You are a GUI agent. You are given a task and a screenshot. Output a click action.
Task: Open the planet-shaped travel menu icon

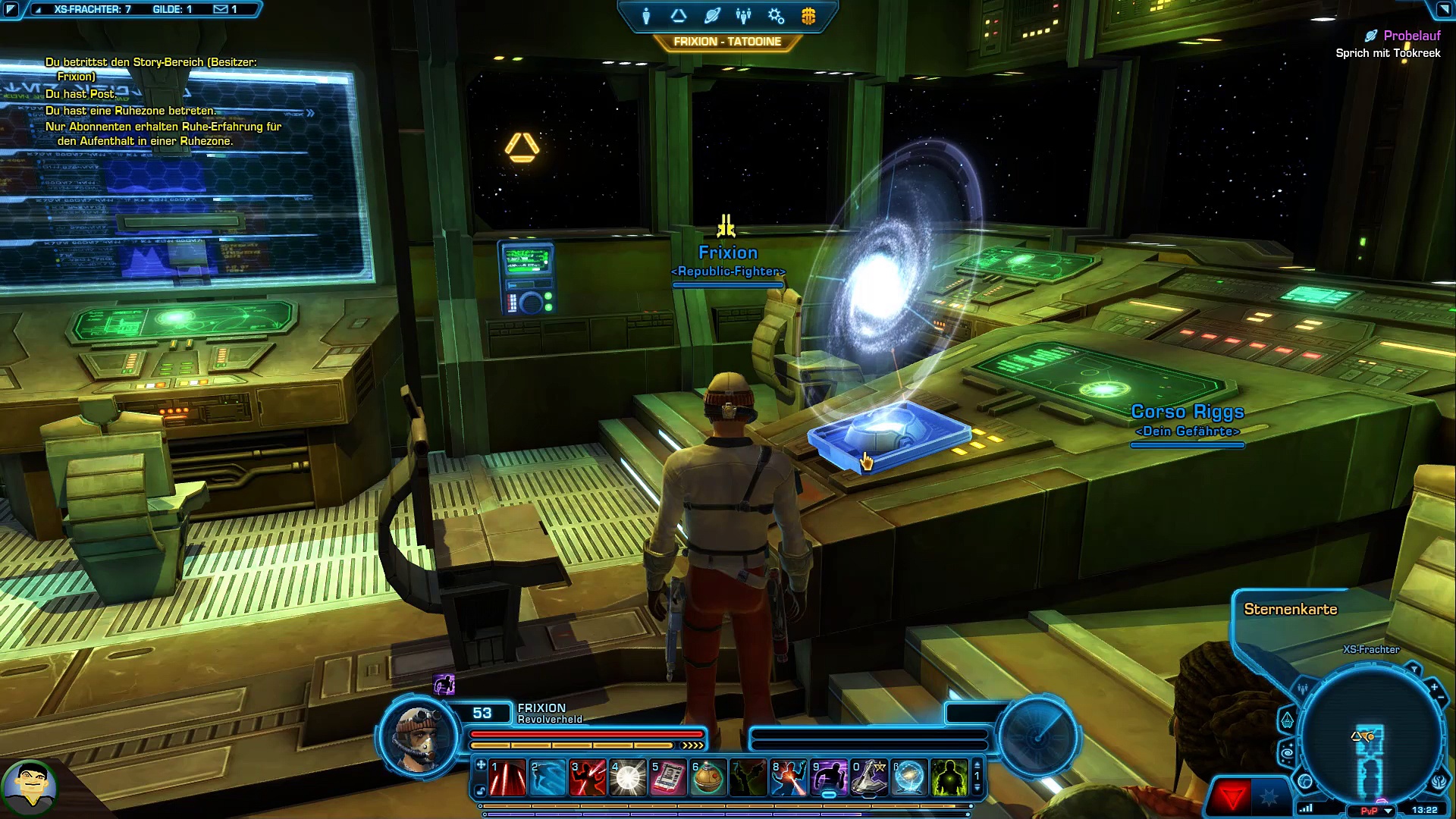(711, 16)
